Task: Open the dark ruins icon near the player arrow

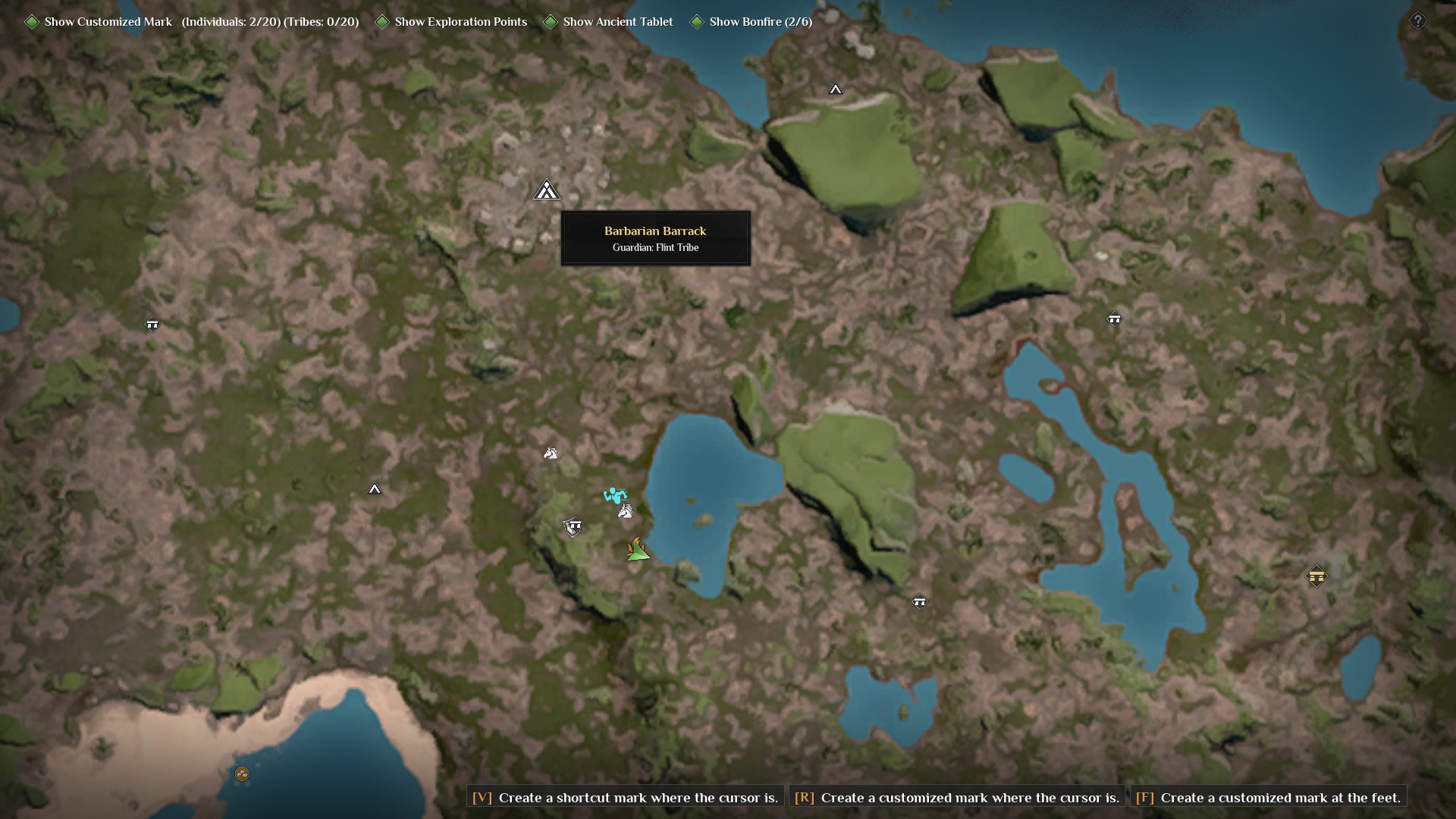Action: coord(574,526)
